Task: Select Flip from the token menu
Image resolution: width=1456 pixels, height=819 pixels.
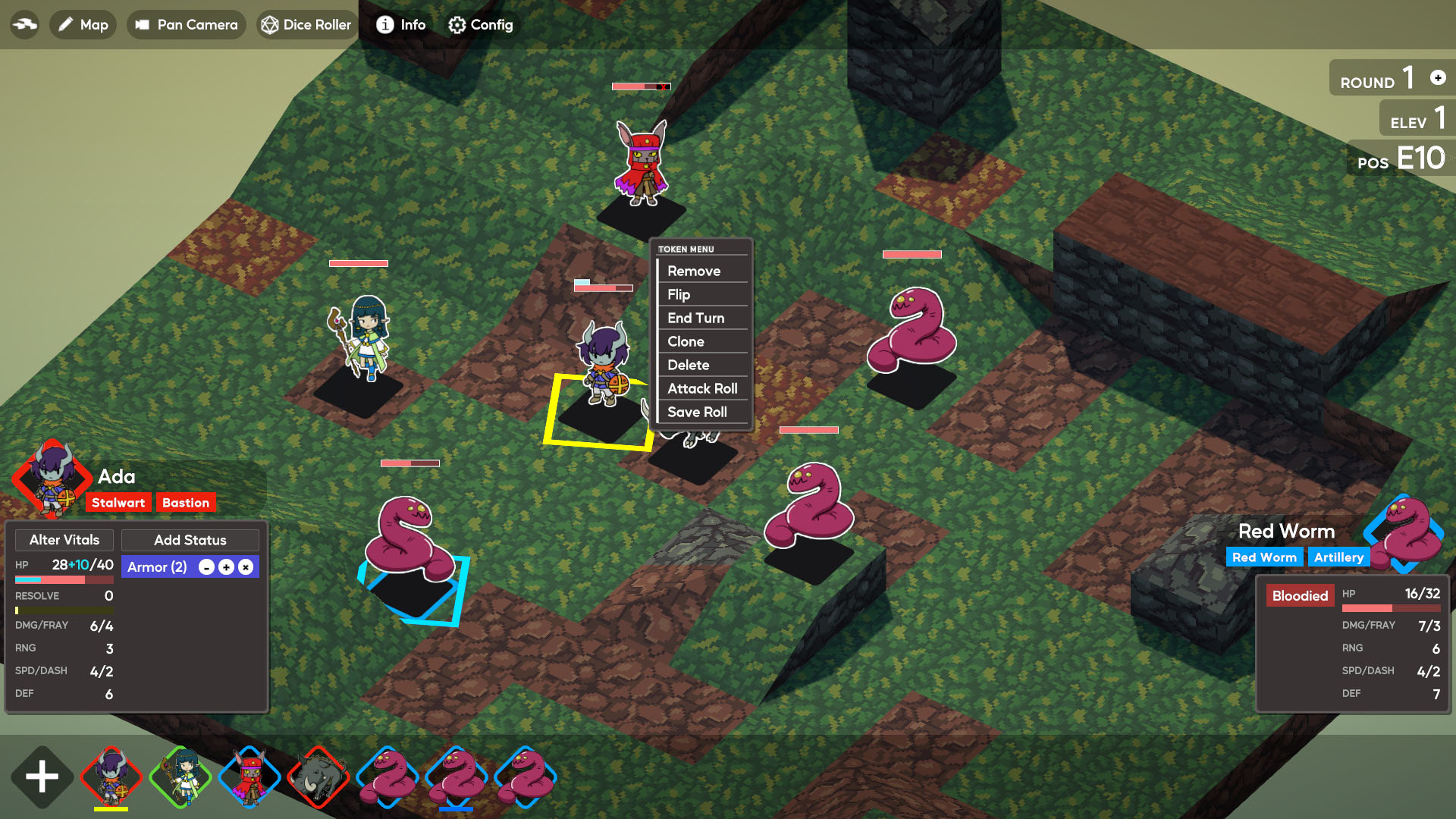Action: click(679, 294)
